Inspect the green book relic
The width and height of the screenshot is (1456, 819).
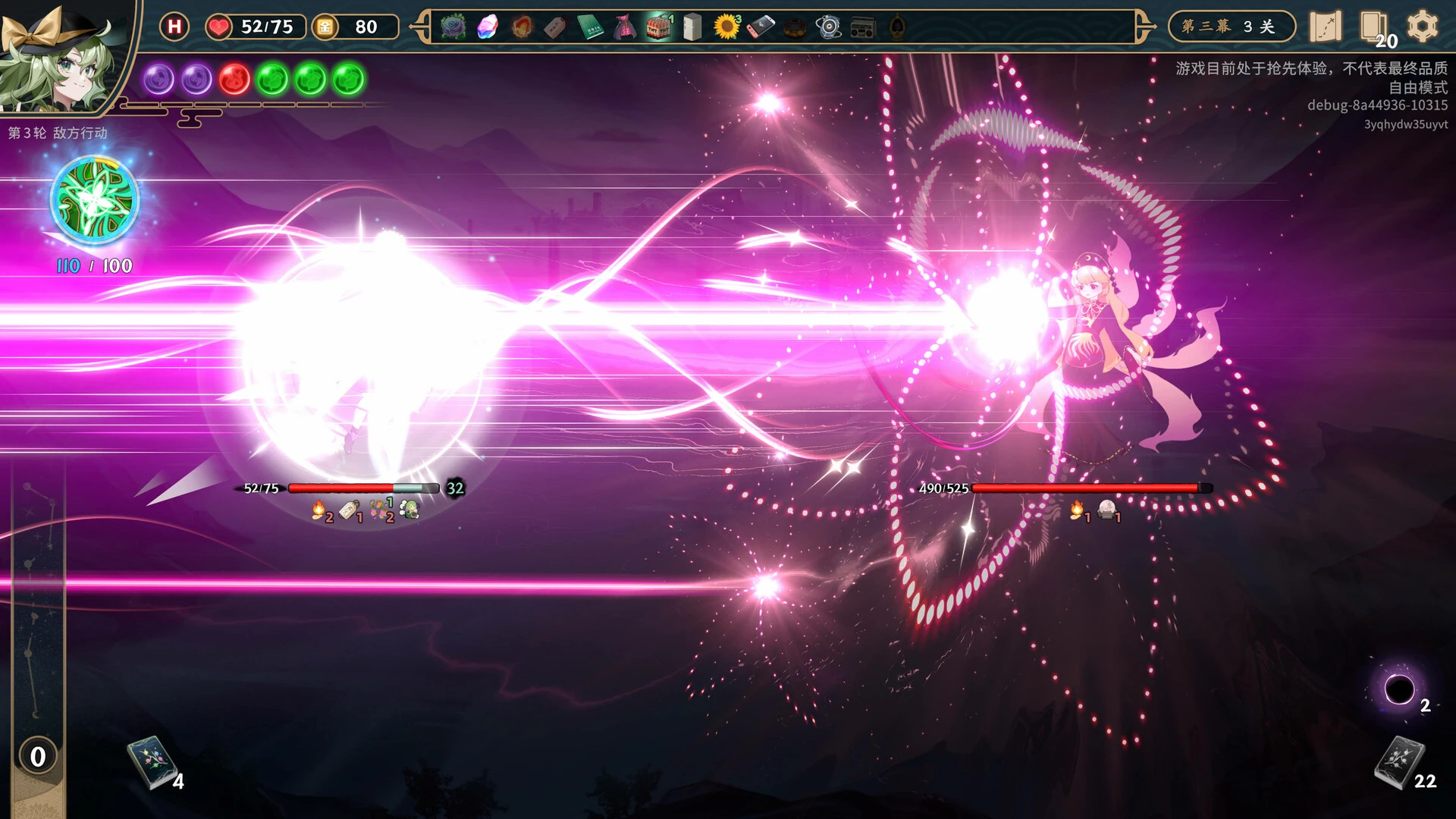point(590,27)
